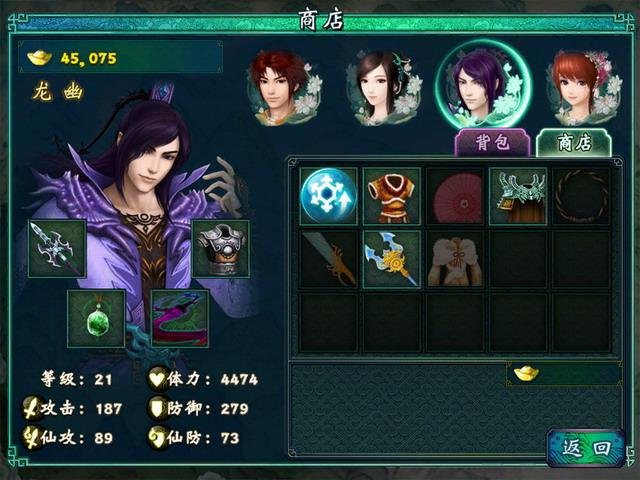This screenshot has height=480, width=640.
Task: Select the equipped silver chest armor slot
Action: [220, 249]
